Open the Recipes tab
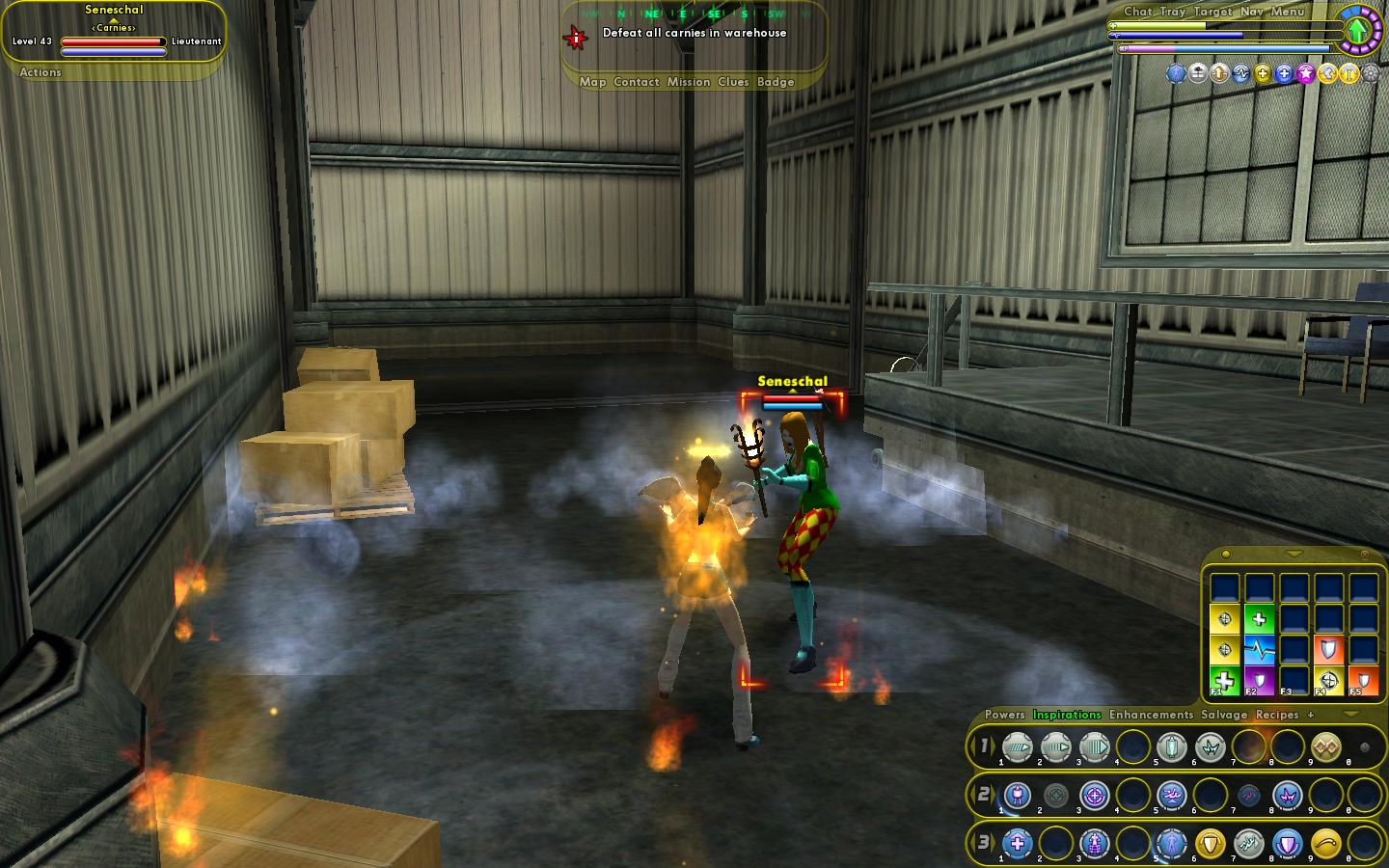Image resolution: width=1389 pixels, height=868 pixels. [x=1277, y=715]
